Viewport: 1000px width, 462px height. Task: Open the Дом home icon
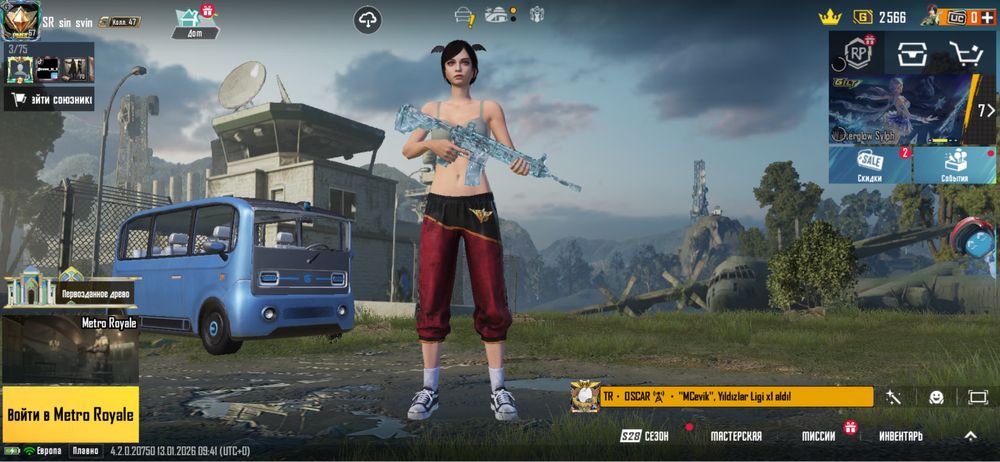195,22
